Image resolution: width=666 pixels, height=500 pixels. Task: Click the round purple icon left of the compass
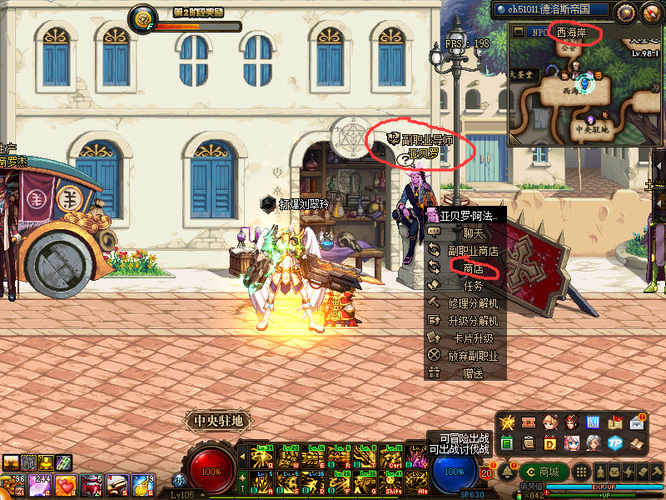click(x=627, y=12)
